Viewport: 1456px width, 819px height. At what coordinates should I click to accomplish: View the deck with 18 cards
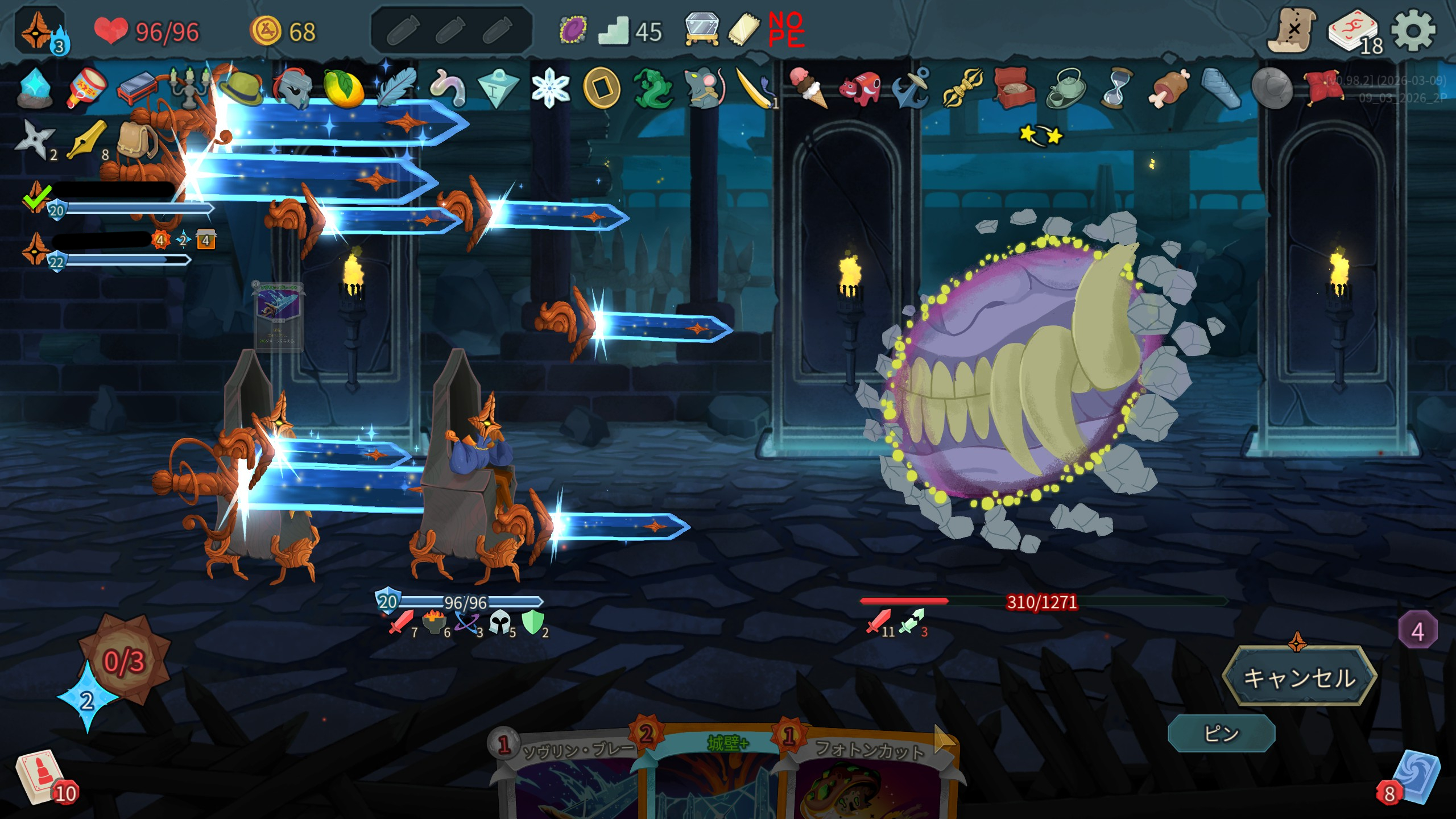pyautogui.click(x=1354, y=32)
